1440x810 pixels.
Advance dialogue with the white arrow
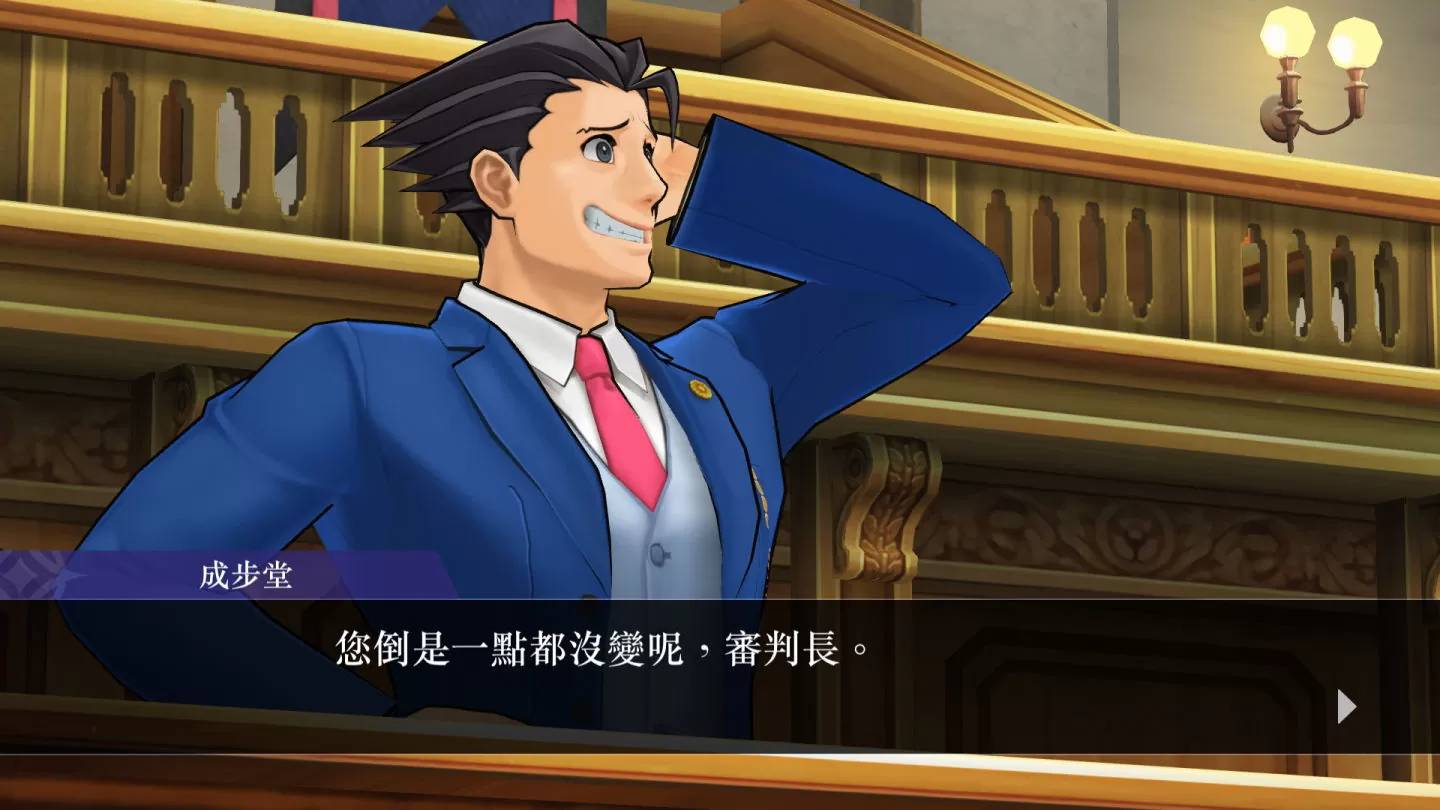[1346, 706]
